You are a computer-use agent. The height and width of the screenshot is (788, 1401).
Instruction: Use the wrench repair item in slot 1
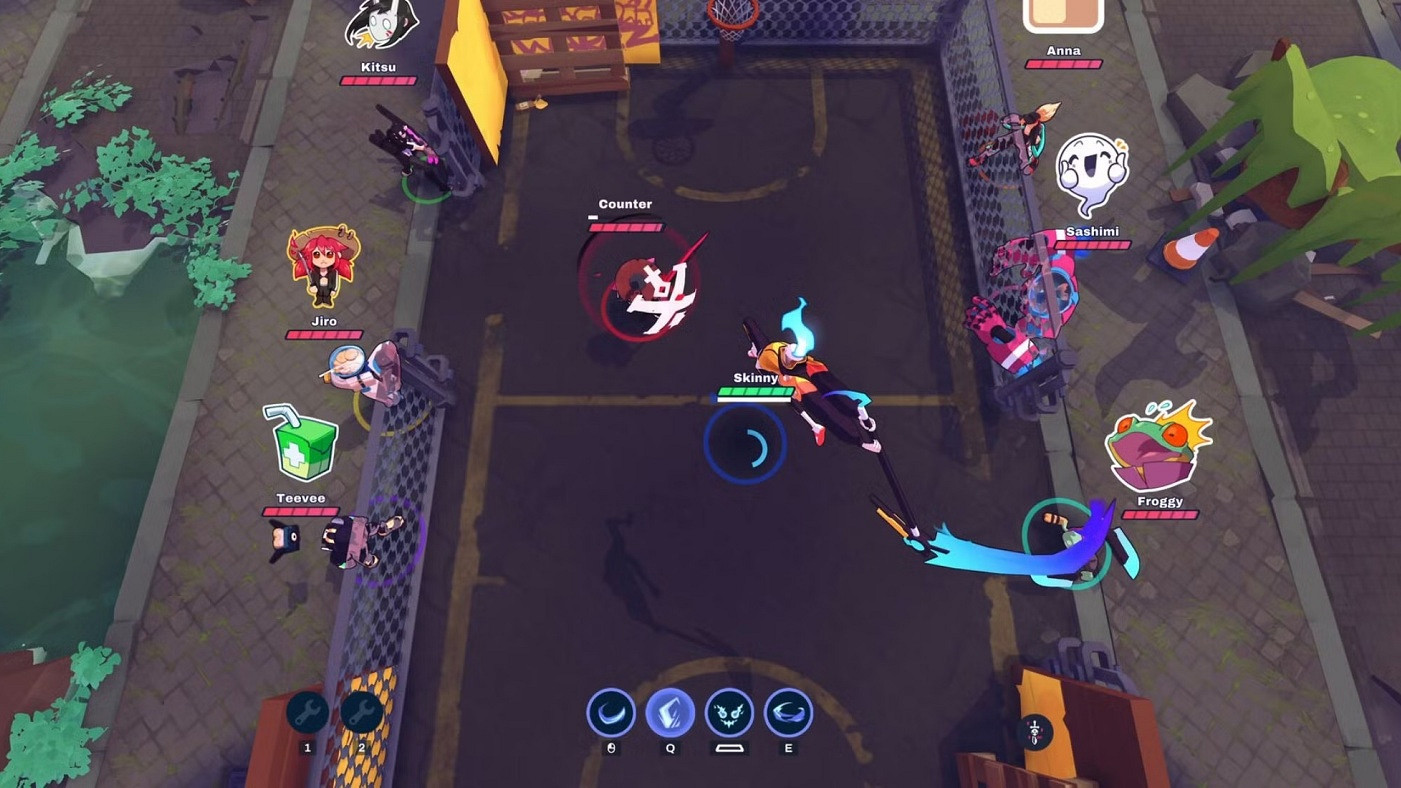point(305,711)
